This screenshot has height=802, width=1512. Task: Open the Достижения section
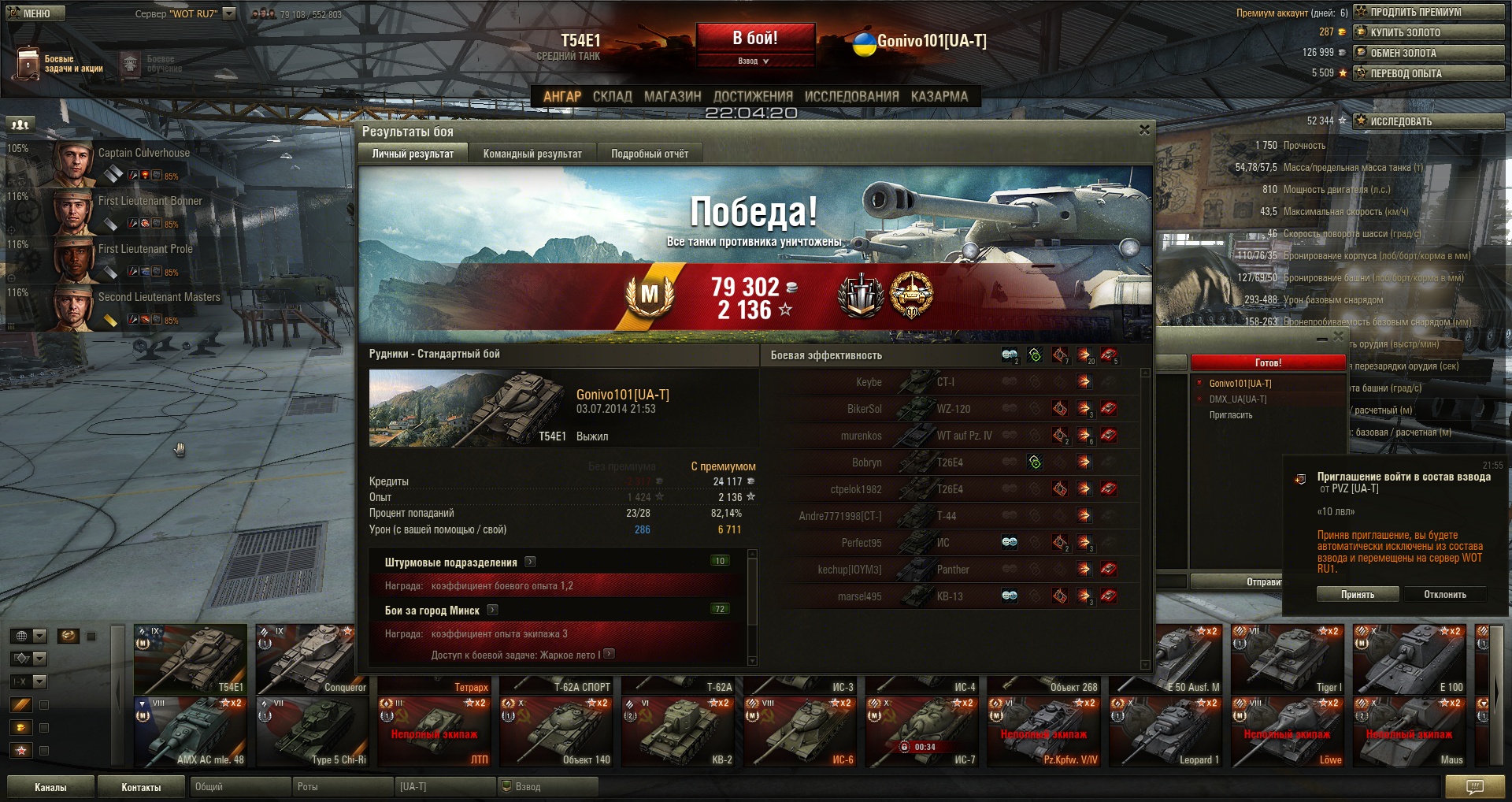click(752, 96)
